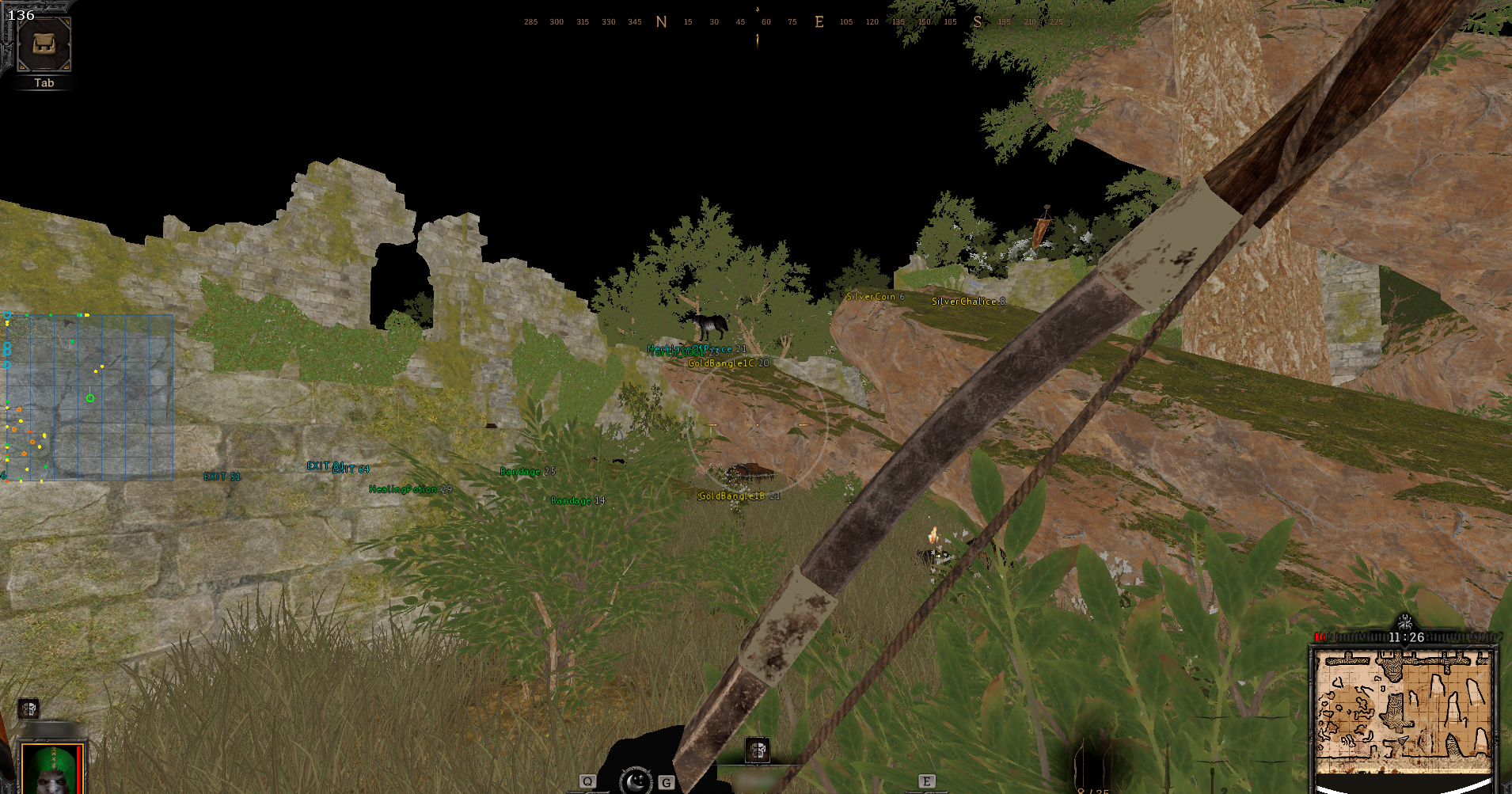Click the skull status icon above the portrait
The width and height of the screenshot is (1512, 794).
click(28, 709)
